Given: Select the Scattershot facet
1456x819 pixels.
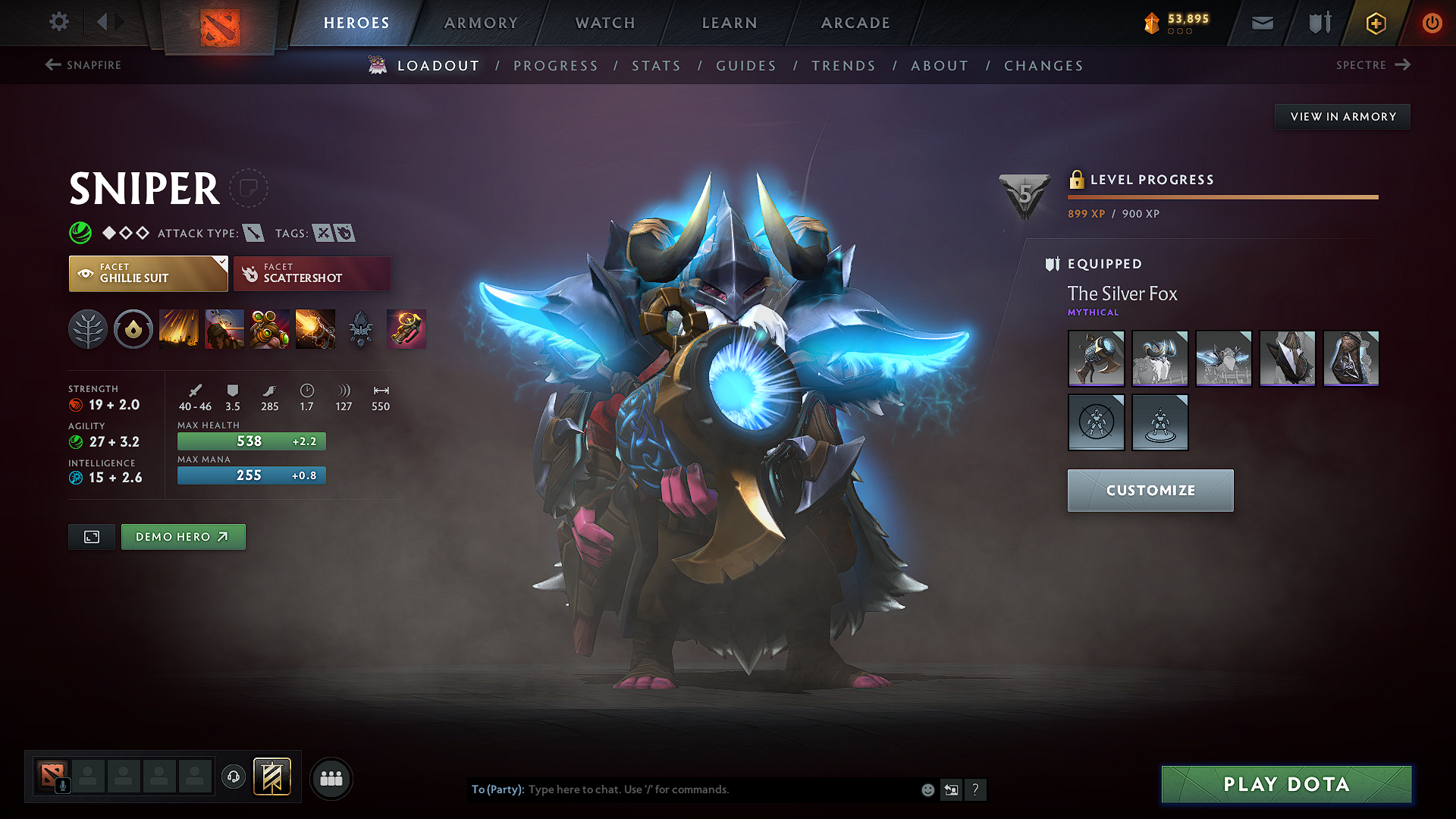Looking at the screenshot, I should pyautogui.click(x=312, y=273).
